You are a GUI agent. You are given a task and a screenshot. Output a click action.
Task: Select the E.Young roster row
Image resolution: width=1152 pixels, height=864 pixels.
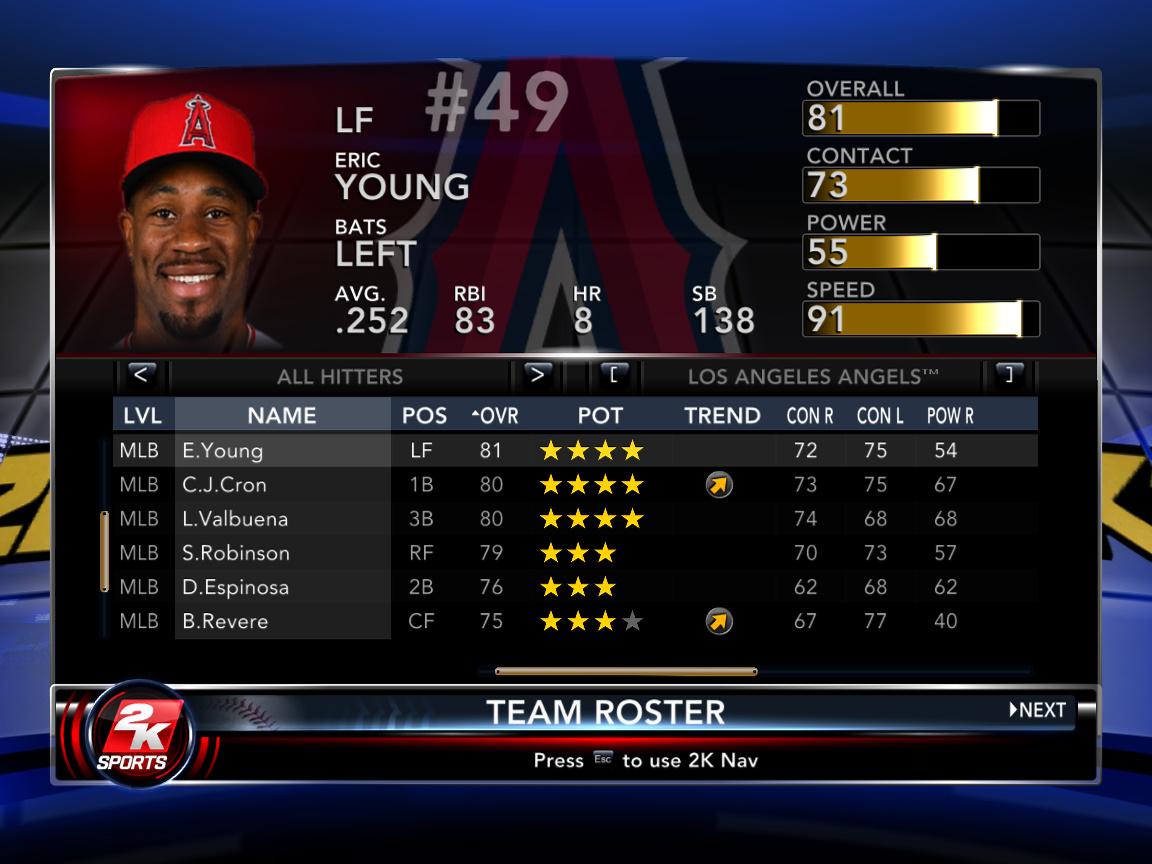tap(282, 450)
